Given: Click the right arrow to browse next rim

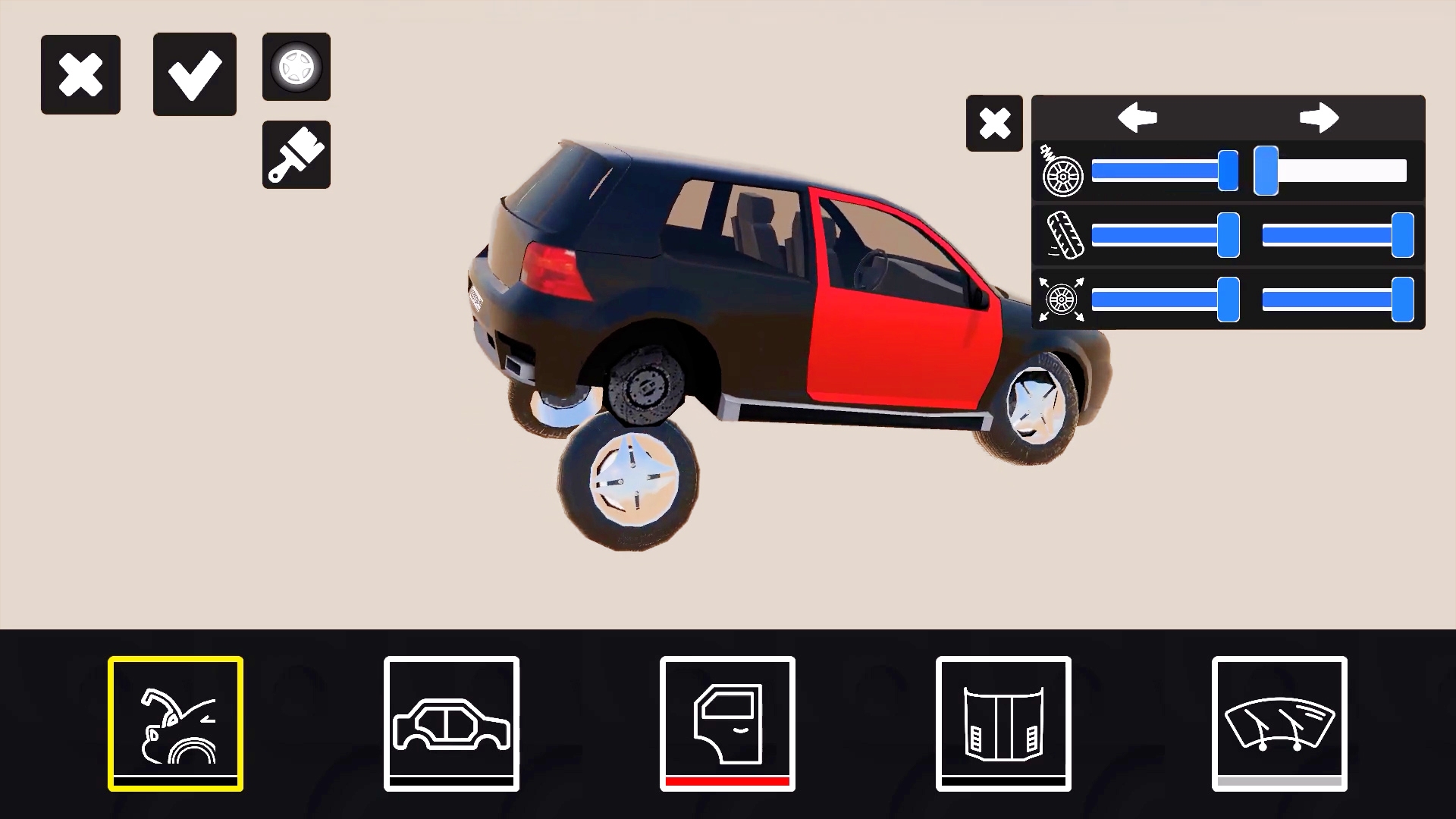Looking at the screenshot, I should point(1319,118).
